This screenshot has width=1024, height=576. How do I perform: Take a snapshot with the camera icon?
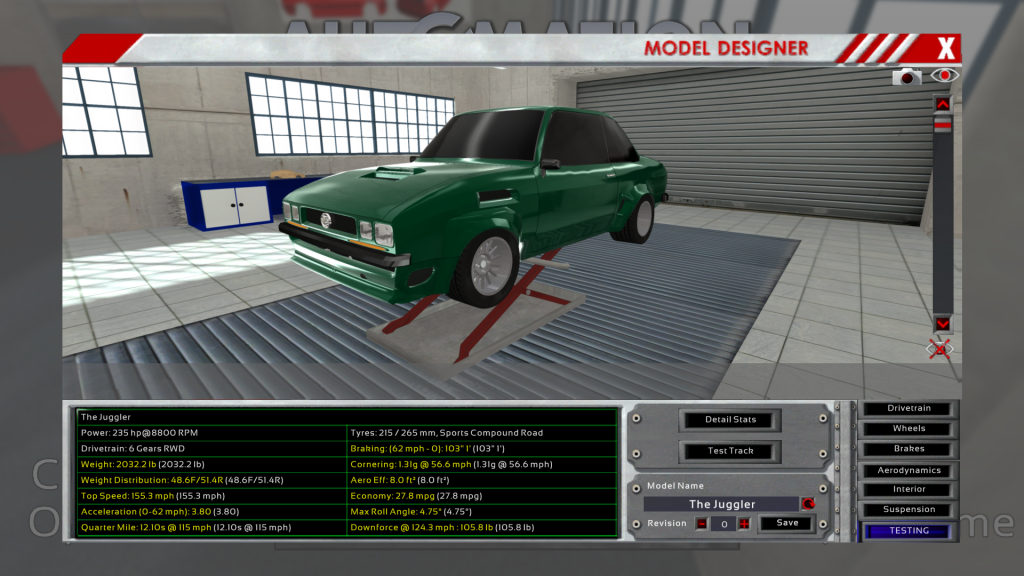pyautogui.click(x=907, y=76)
